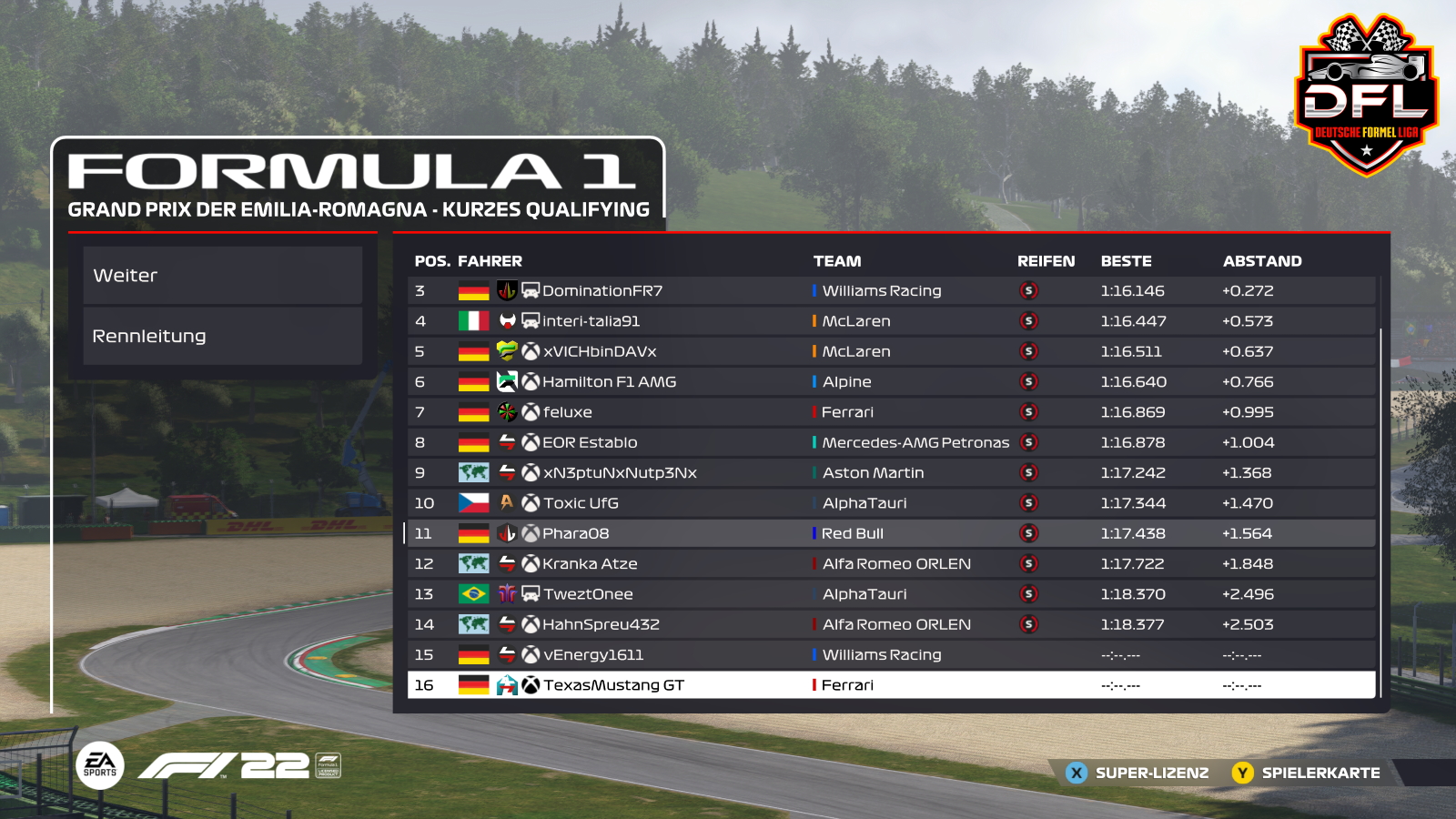Show the Spielerkarte player card
Viewport: 1456px width, 819px height.
click(1307, 773)
